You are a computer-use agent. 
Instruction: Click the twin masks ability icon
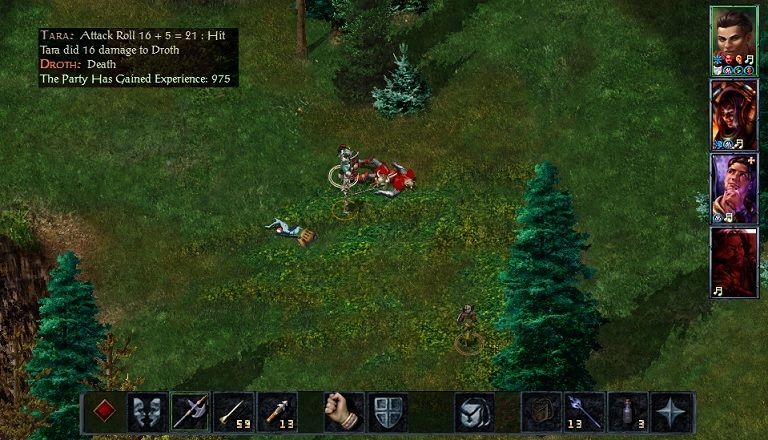pyautogui.click(x=146, y=412)
